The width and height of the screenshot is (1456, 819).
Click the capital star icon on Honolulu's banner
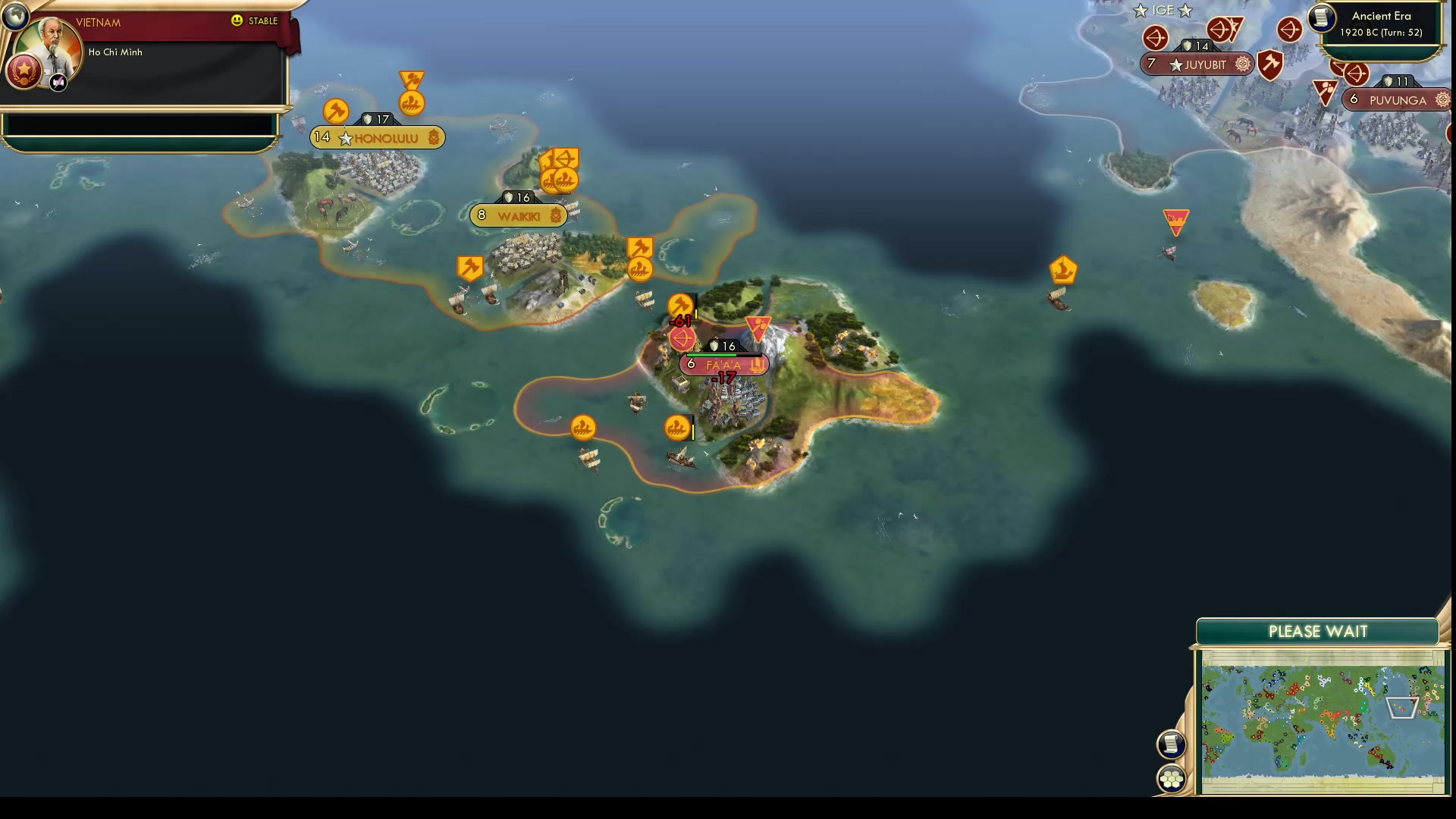(x=347, y=138)
